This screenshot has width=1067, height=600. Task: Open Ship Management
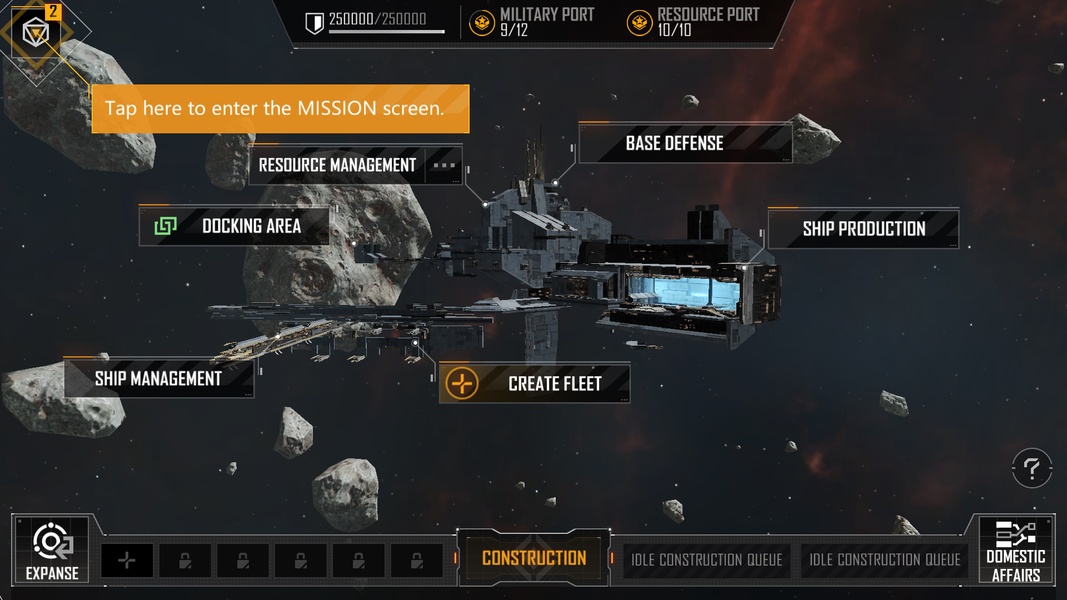[158, 379]
